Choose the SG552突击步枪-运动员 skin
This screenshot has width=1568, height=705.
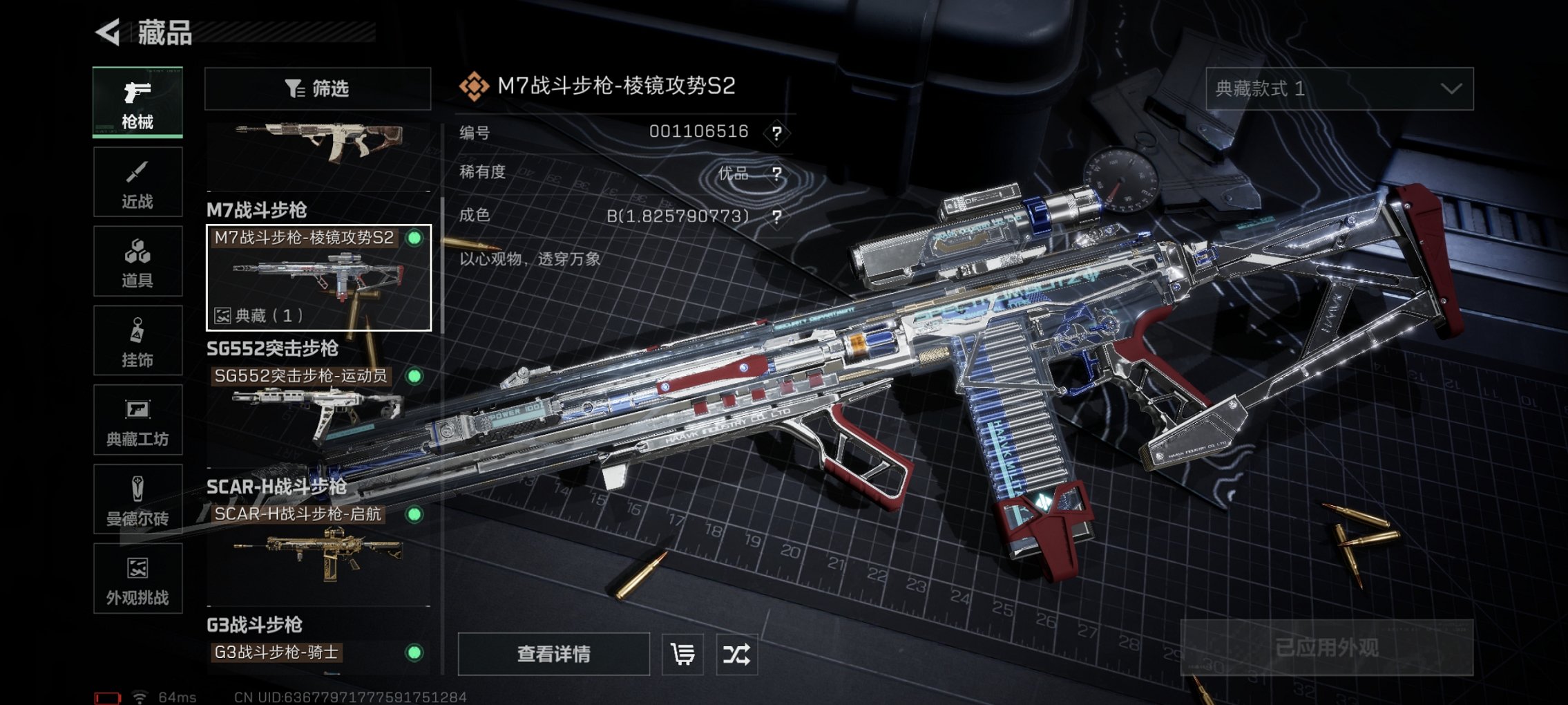point(318,408)
